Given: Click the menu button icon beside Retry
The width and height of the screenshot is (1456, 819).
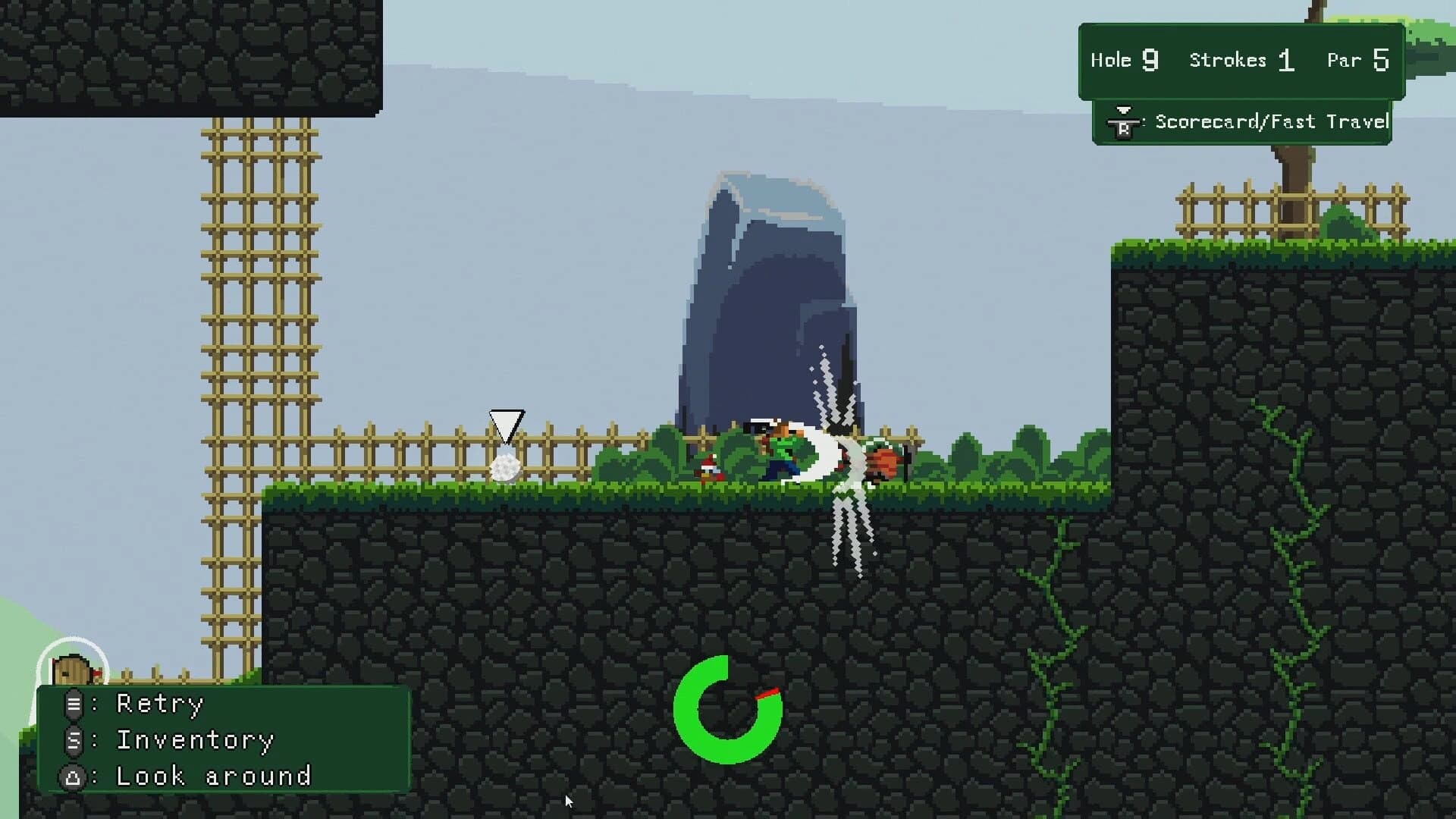Looking at the screenshot, I should click(74, 704).
